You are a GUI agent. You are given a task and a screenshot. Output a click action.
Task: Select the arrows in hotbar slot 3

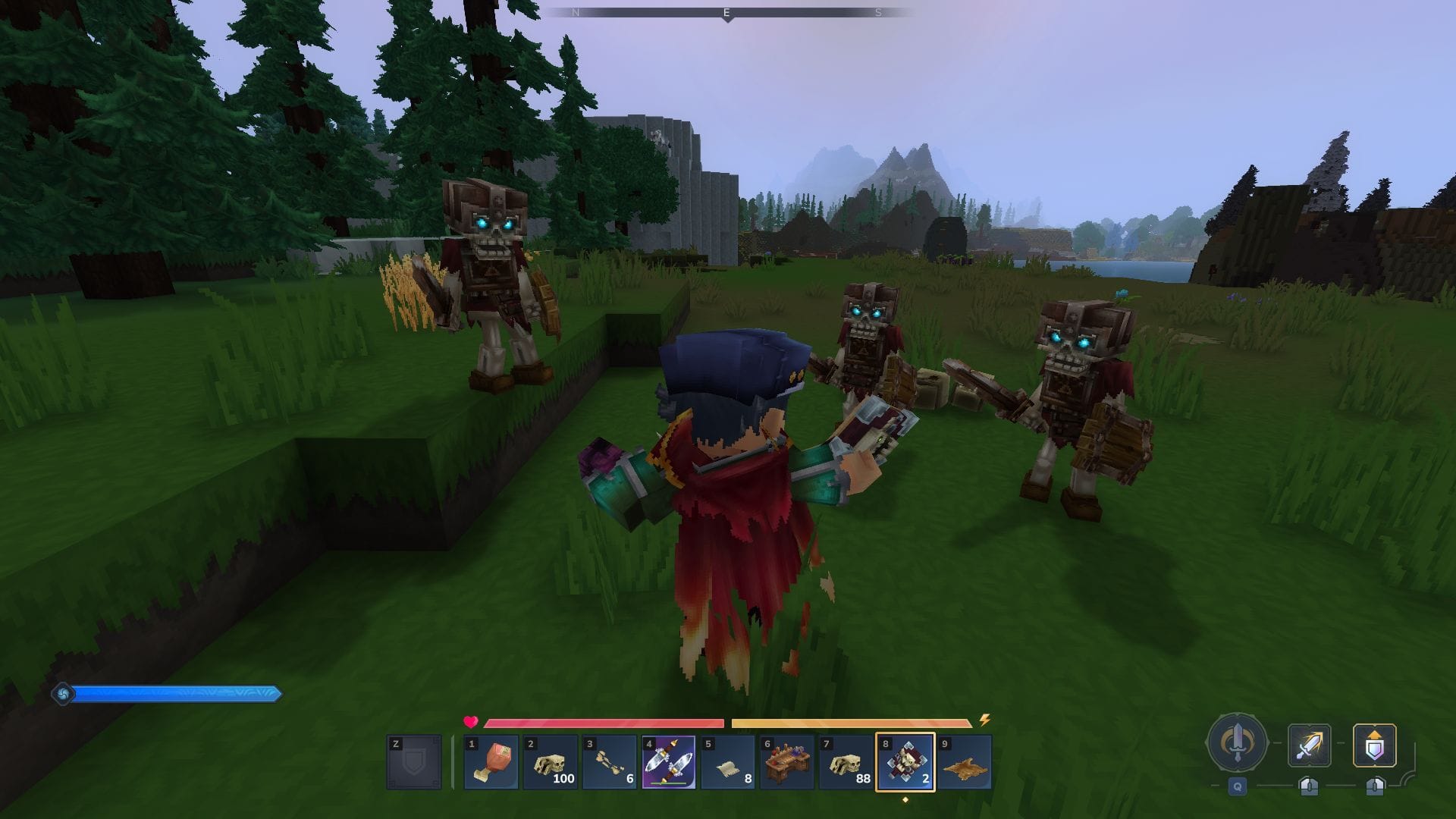[x=609, y=762]
